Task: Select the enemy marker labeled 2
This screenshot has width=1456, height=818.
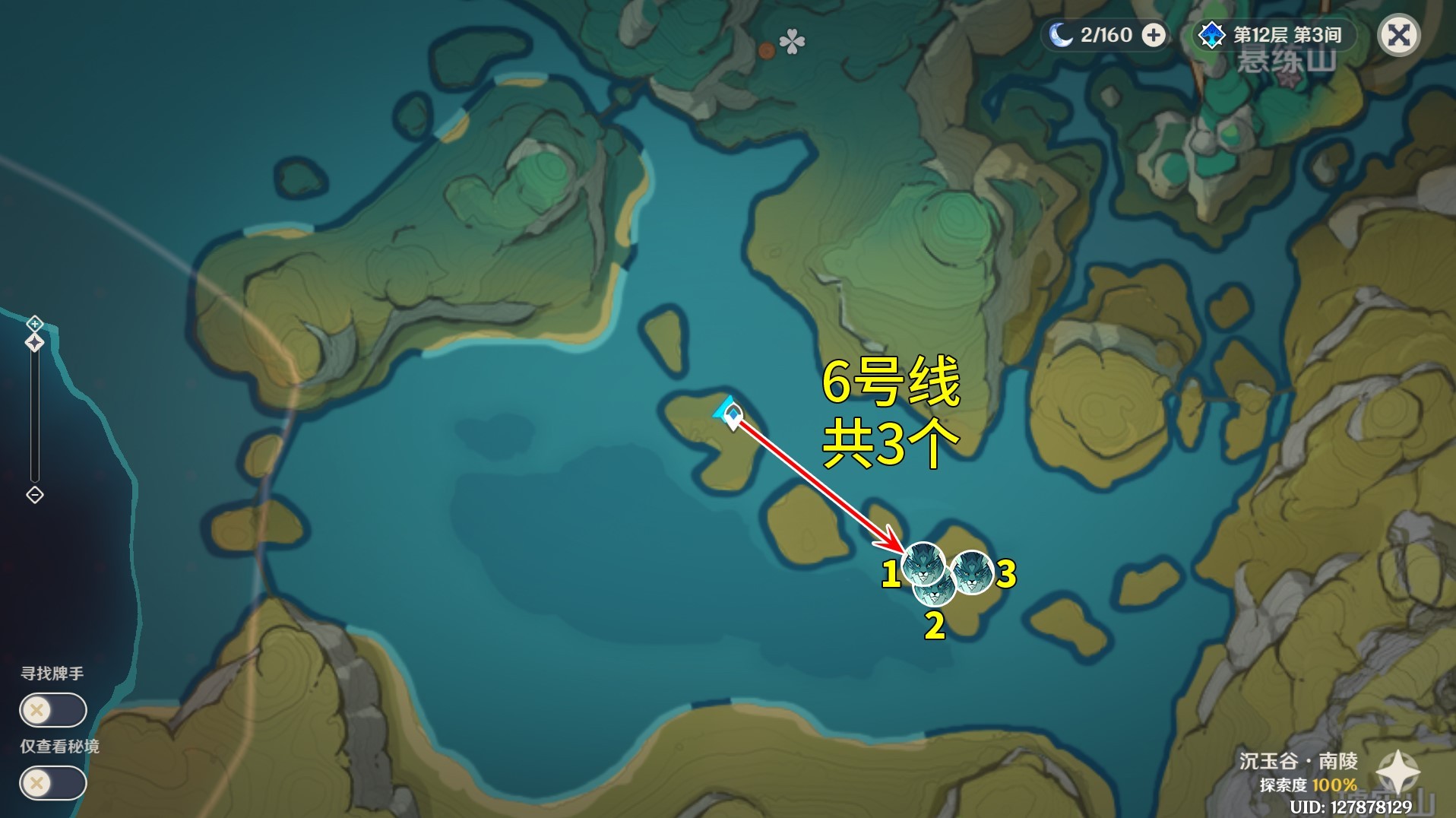Action: [935, 590]
